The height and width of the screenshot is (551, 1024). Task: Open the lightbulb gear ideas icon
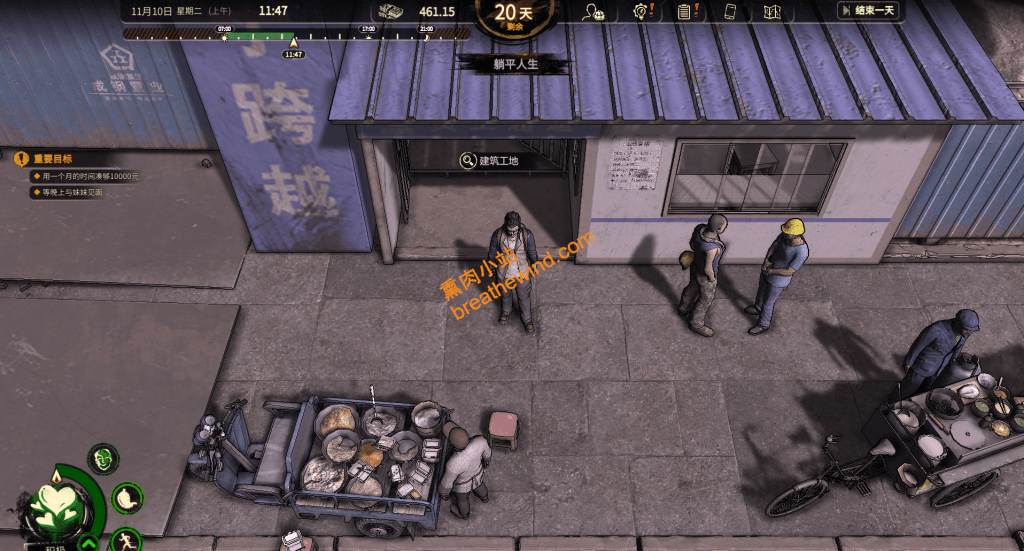pos(641,12)
